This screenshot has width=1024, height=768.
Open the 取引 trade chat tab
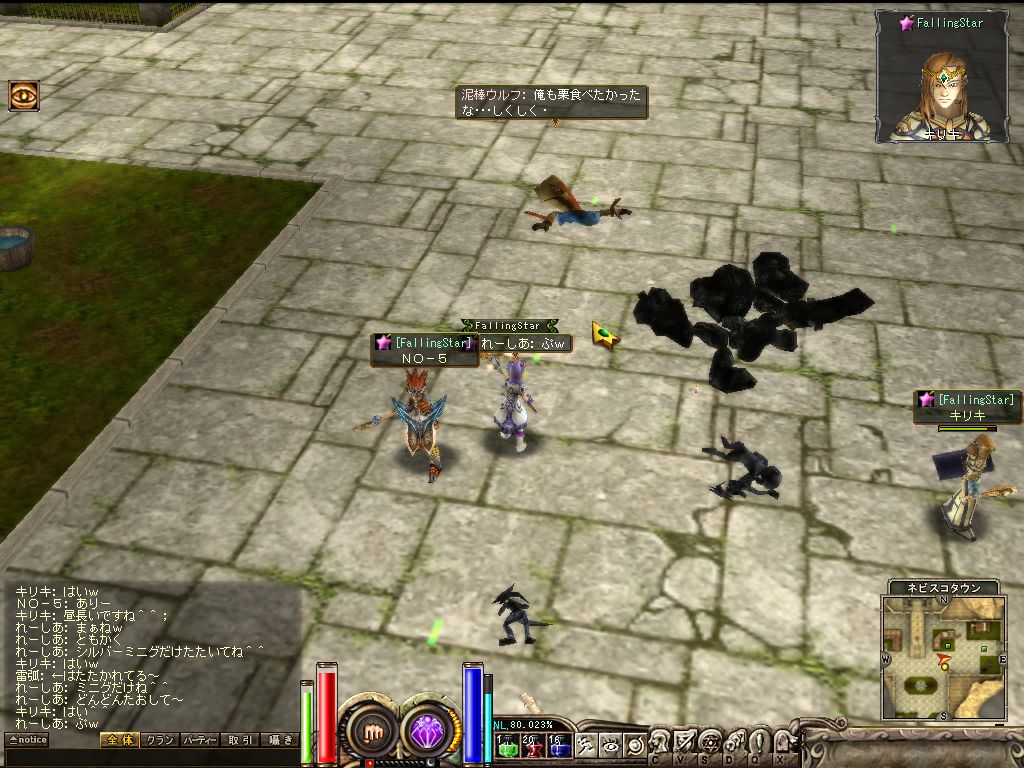click(239, 740)
